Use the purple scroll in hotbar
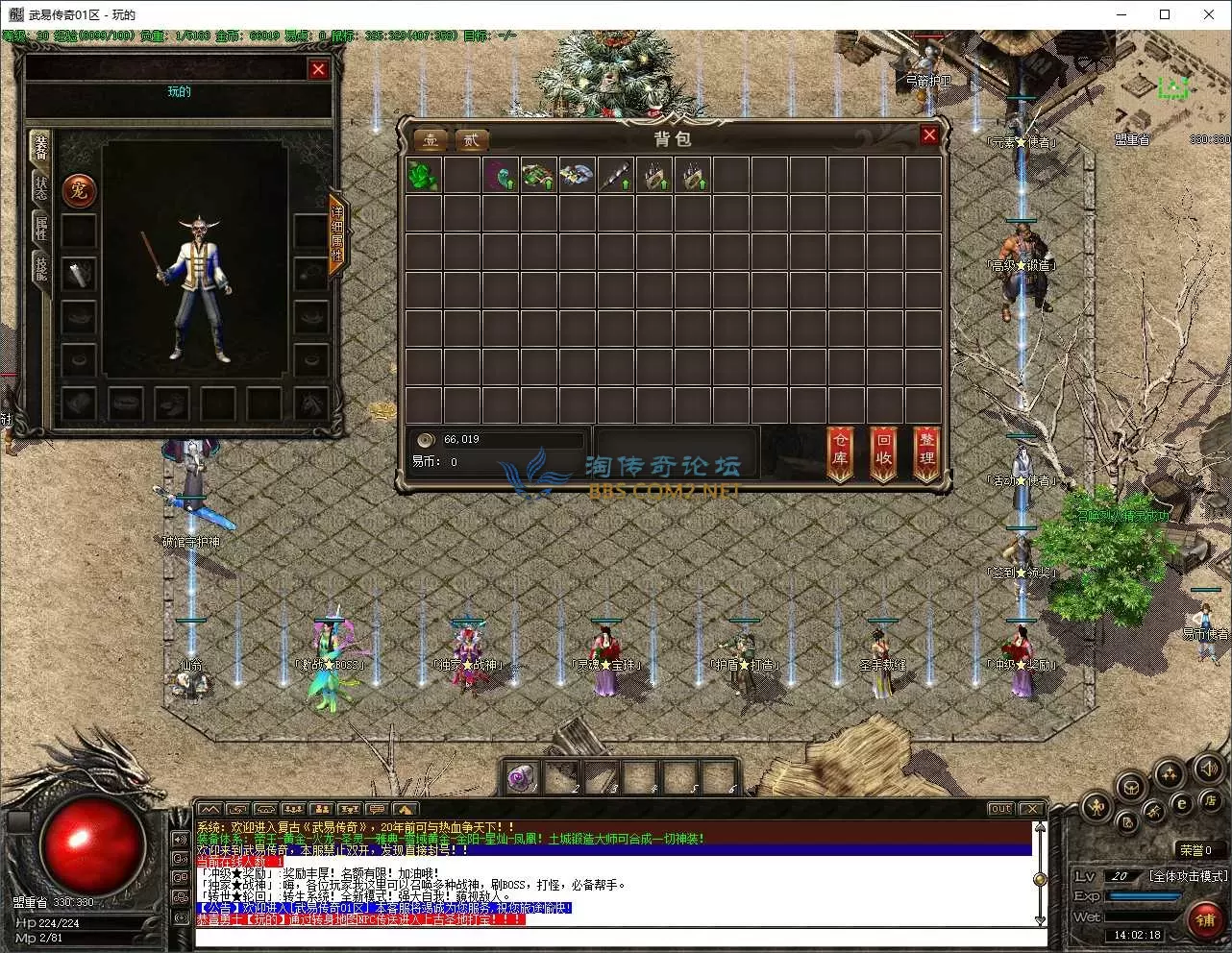This screenshot has height=953, width=1232. (523, 776)
